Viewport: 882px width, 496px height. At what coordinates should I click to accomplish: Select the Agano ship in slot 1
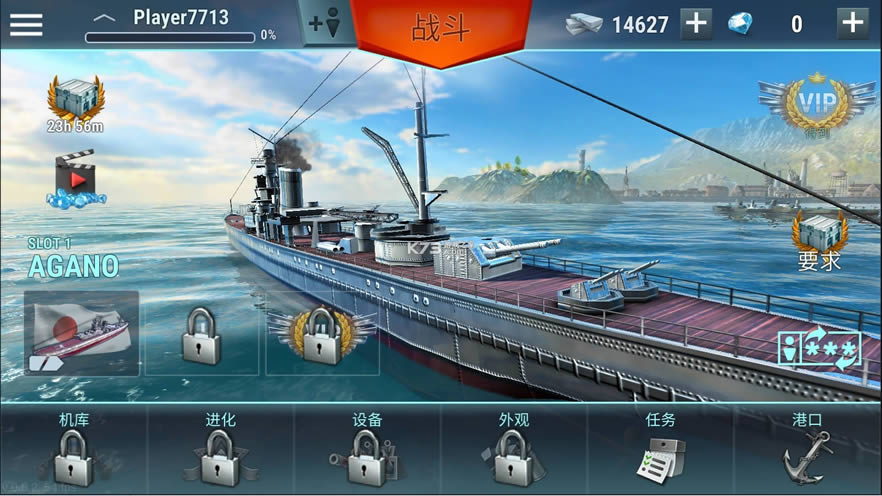[82, 333]
